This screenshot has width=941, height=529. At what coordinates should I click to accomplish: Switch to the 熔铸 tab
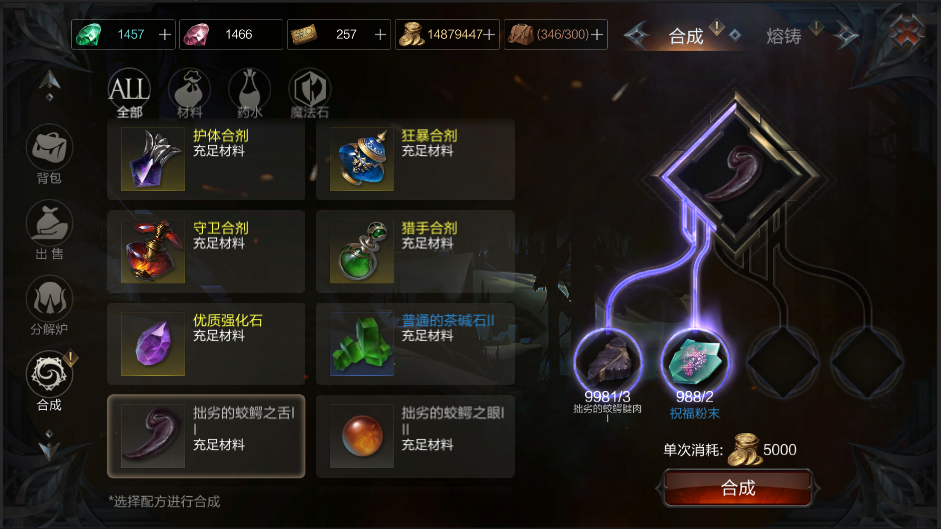click(783, 36)
